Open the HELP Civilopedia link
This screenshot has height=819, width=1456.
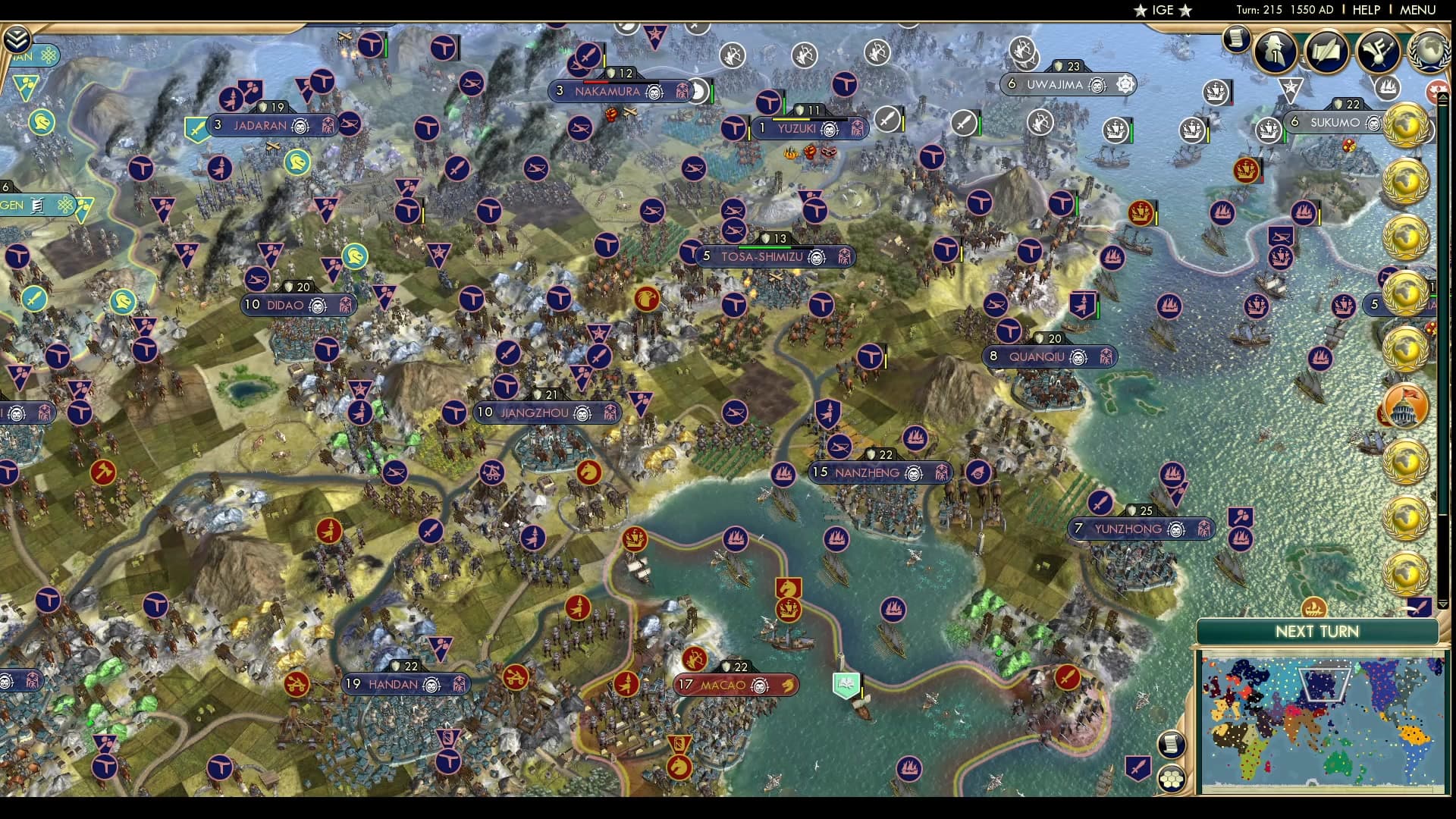point(1367,10)
